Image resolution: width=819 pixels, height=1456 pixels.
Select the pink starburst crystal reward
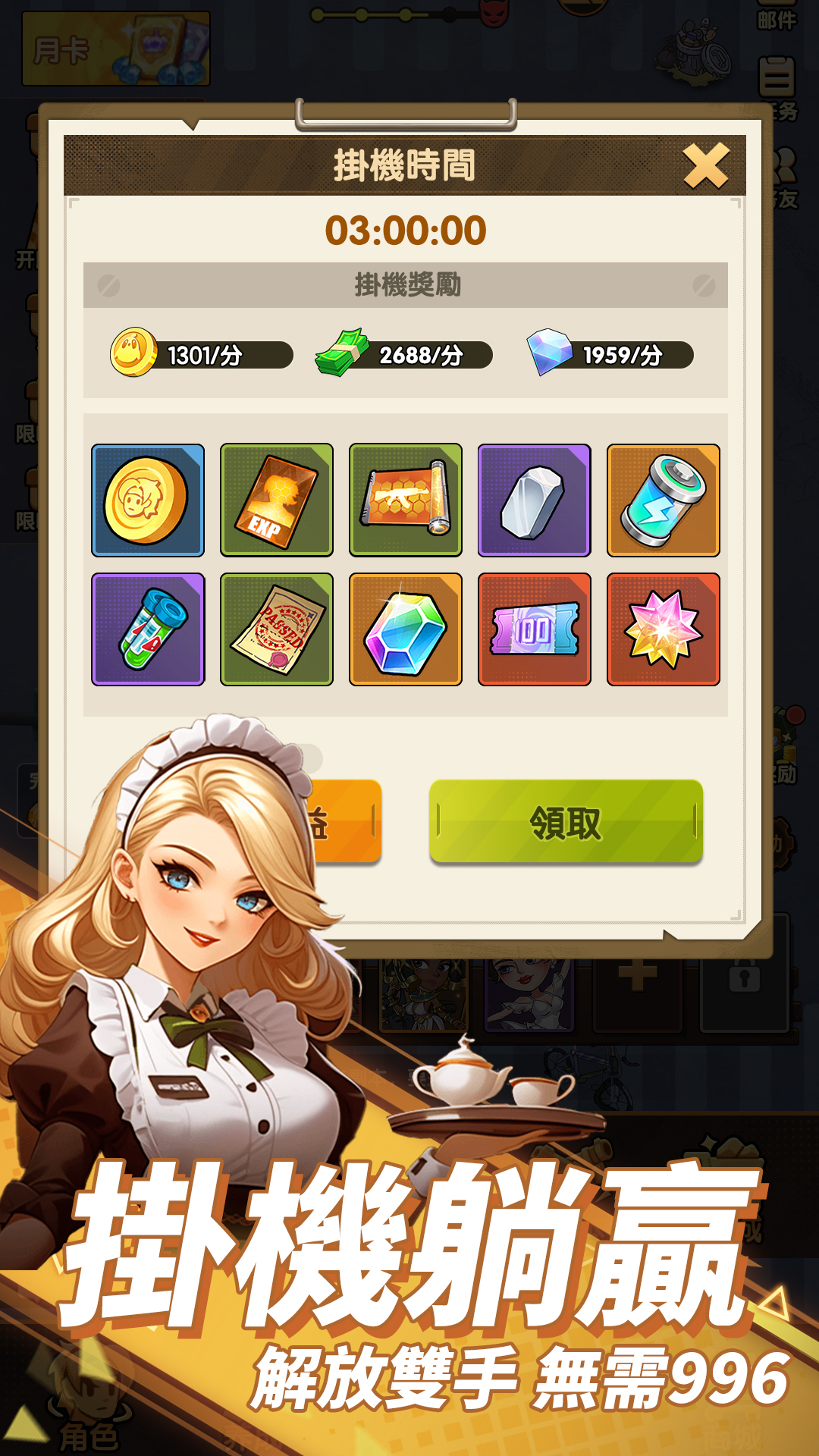[664, 629]
